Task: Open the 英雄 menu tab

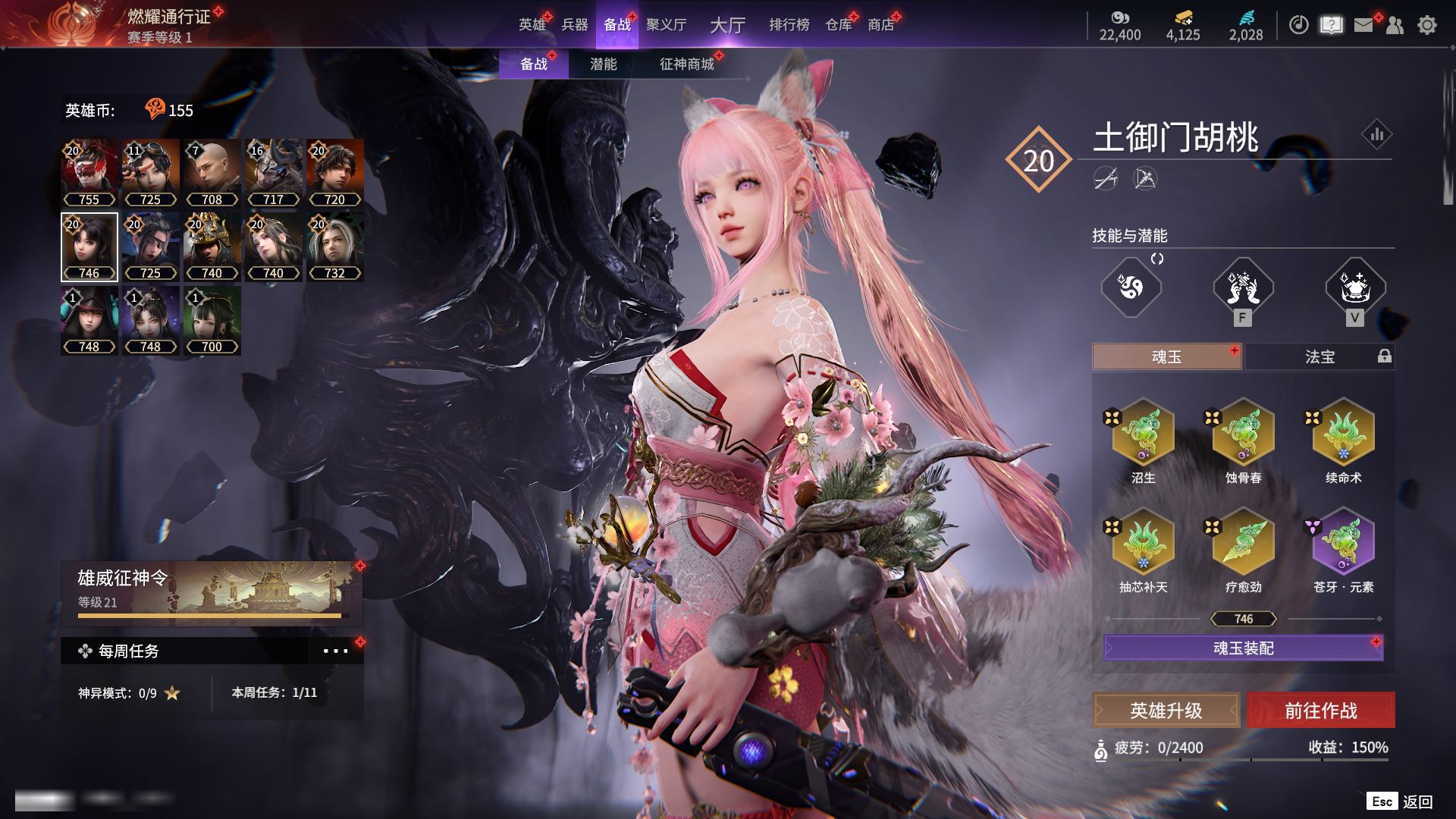Action: 532,25
